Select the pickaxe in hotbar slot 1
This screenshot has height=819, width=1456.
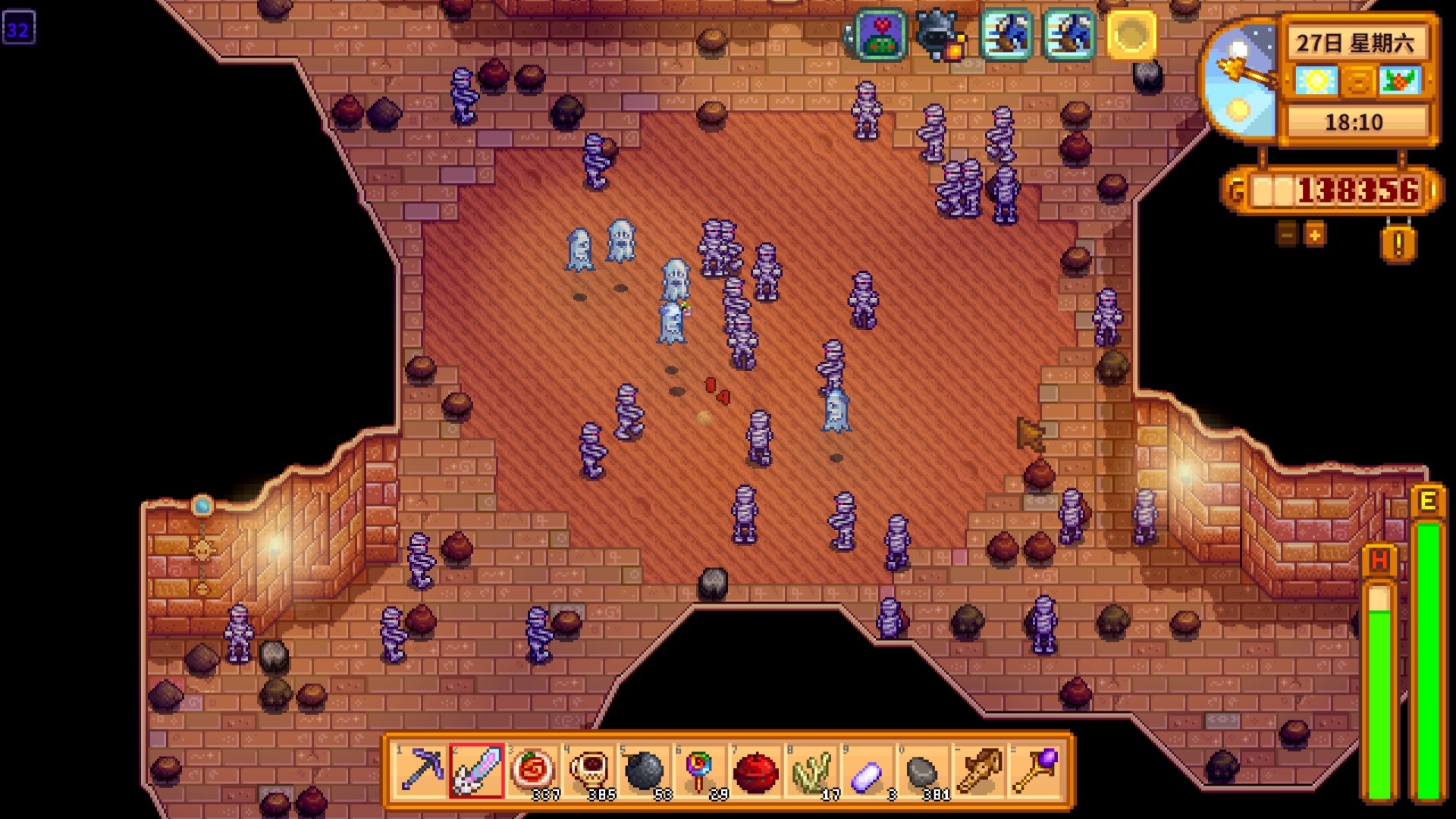point(422,770)
